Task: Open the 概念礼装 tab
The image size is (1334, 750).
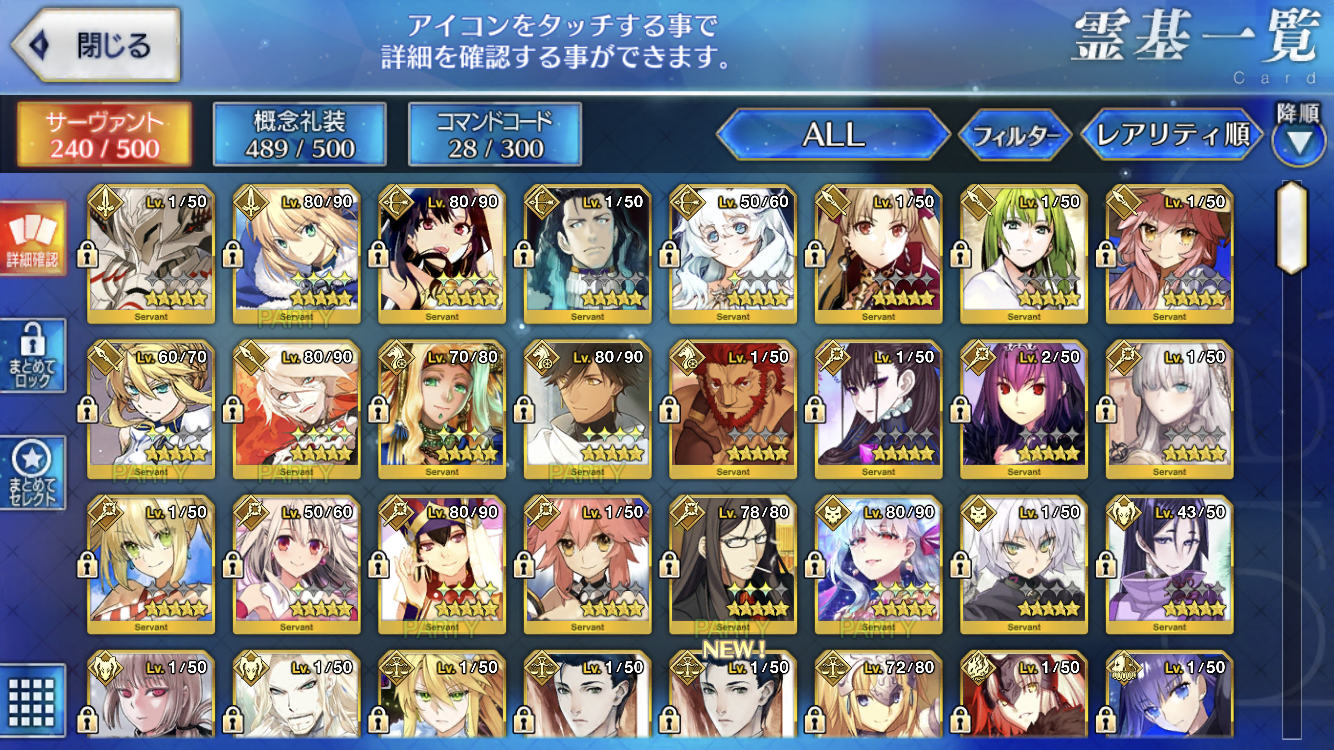Action: [x=299, y=134]
